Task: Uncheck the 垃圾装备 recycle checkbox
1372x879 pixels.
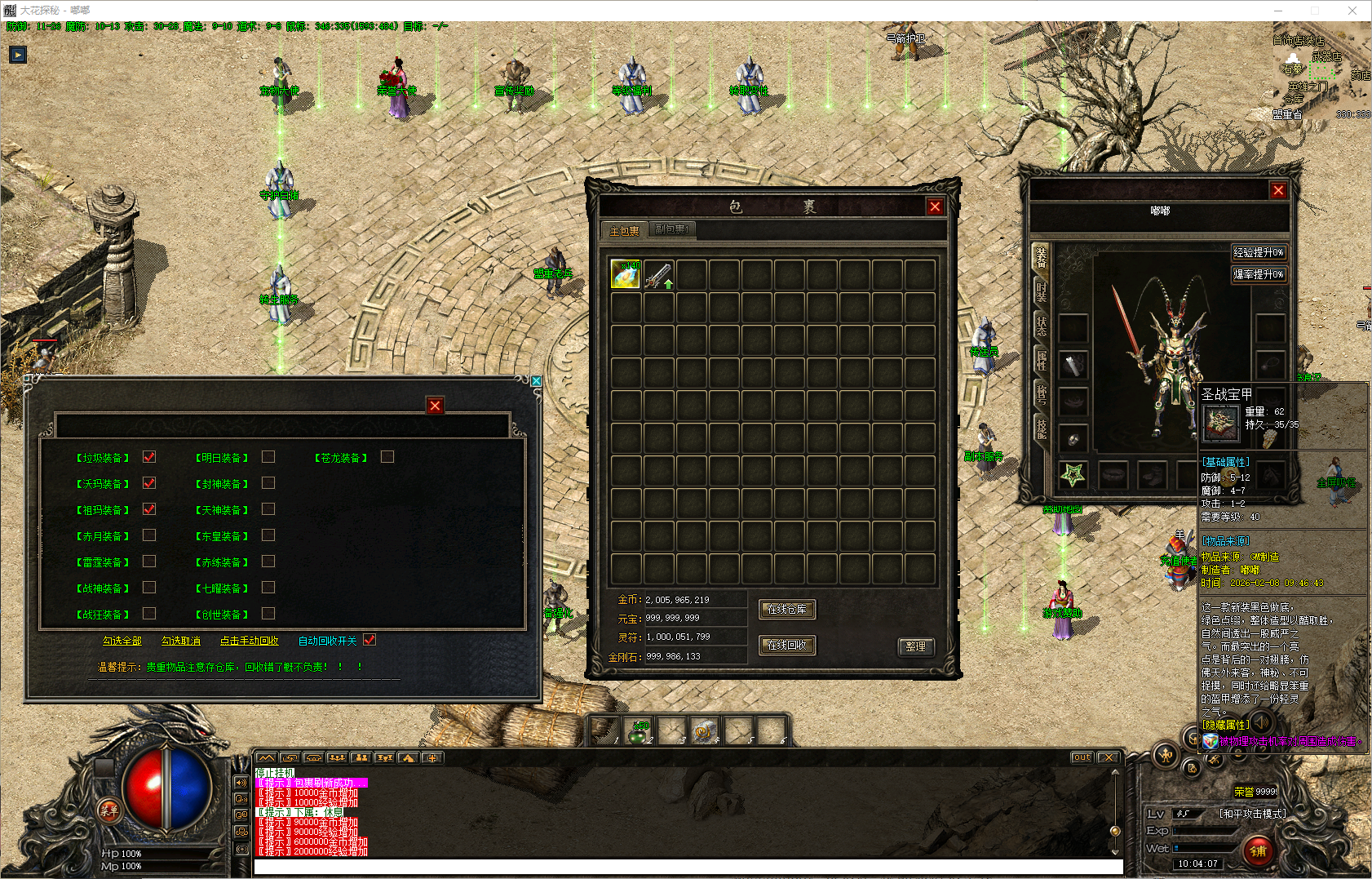Action: [149, 457]
